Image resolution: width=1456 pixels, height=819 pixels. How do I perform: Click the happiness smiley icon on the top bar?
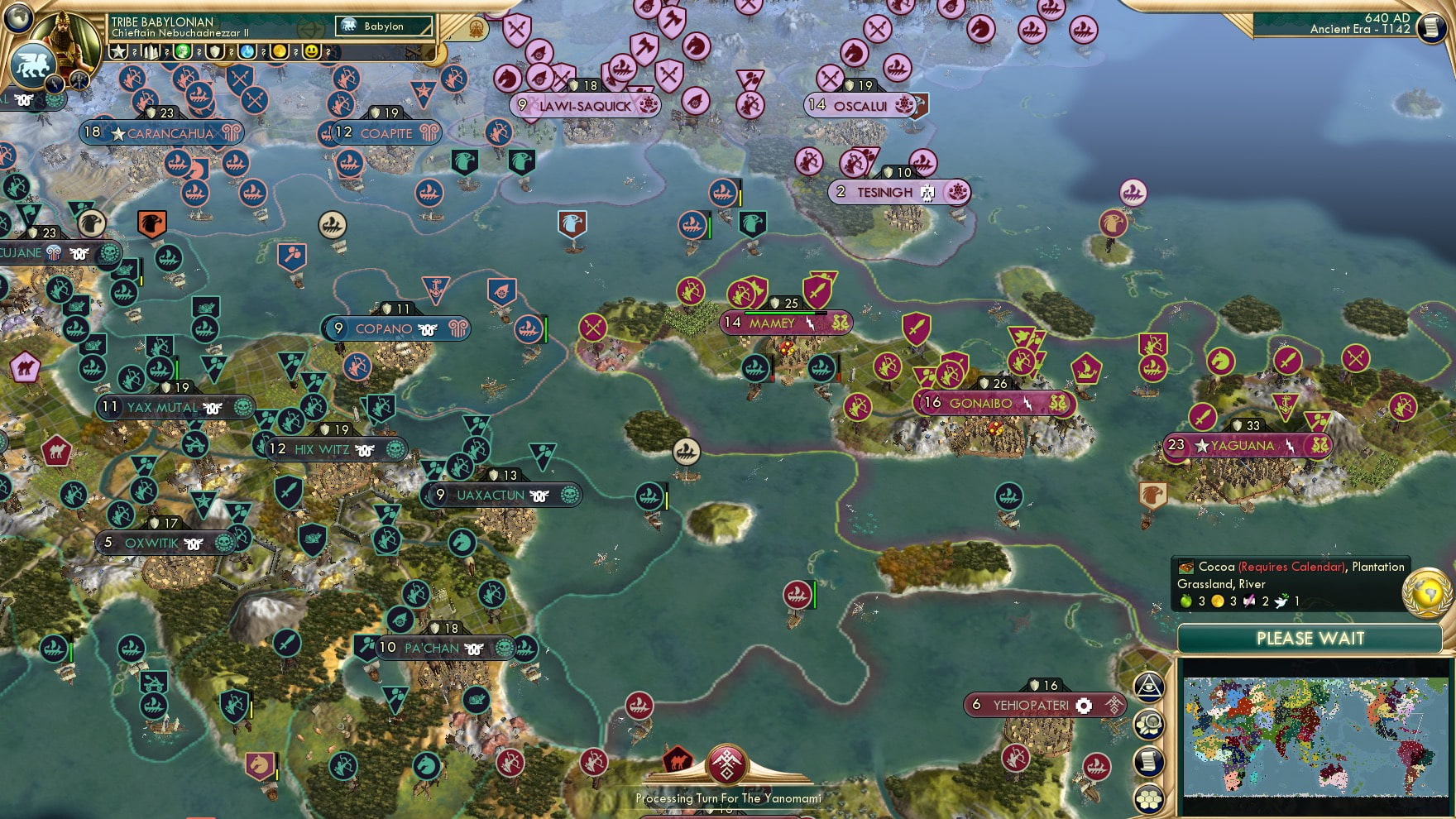tap(310, 52)
